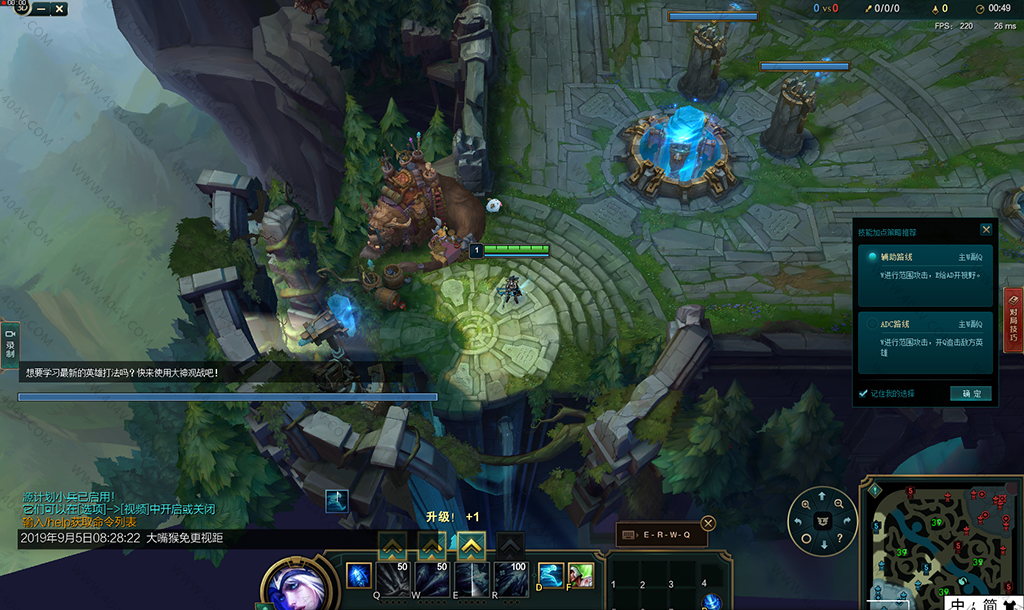Minimize the top-left overlay widget
1024x610 pixels.
[x=40, y=9]
